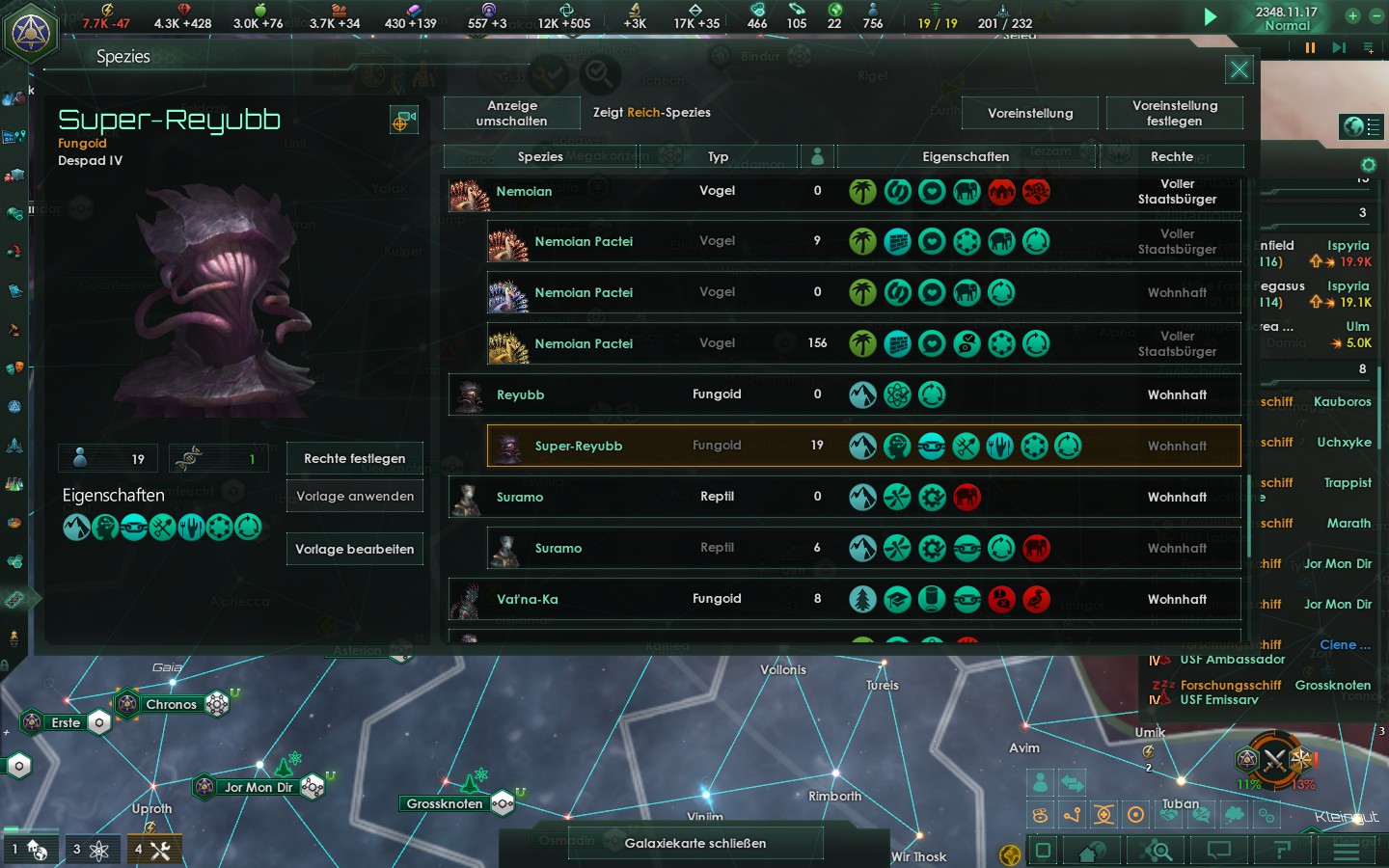Select the Jor Mon Dir system label
1389x868 pixels.
pos(259,787)
